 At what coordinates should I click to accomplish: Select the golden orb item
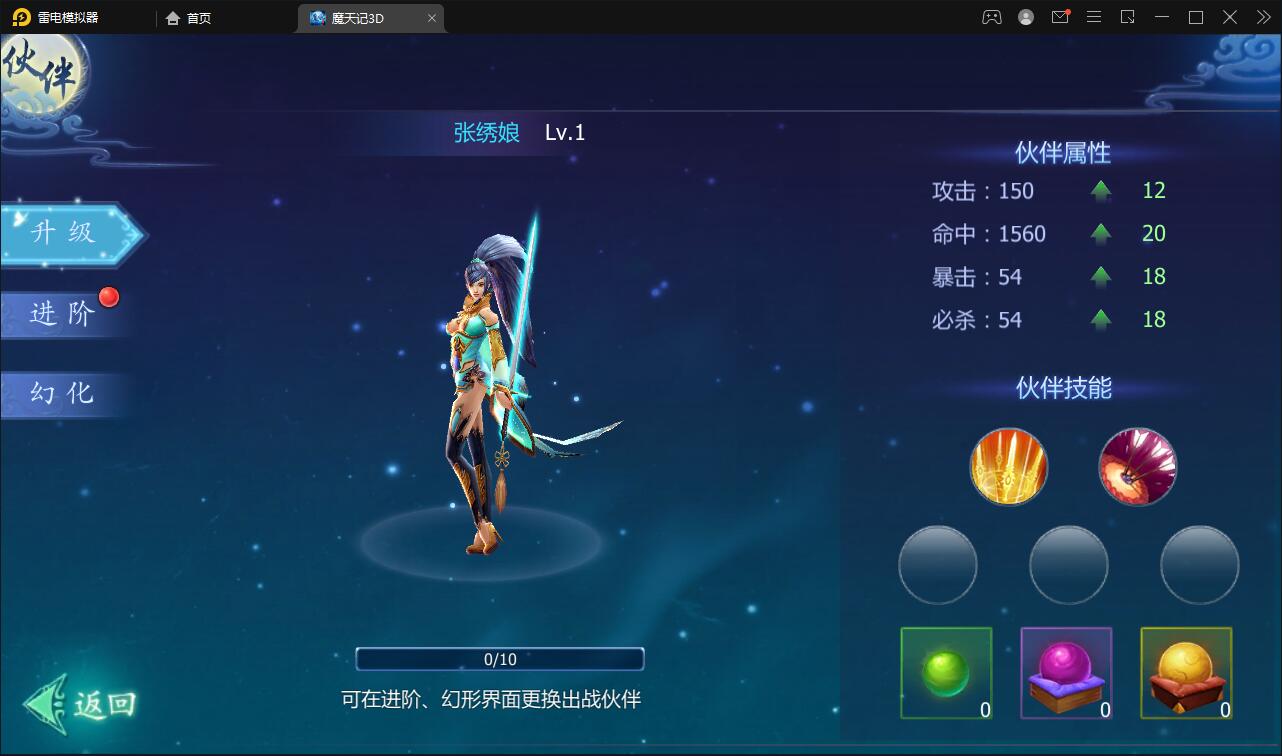(1186, 673)
